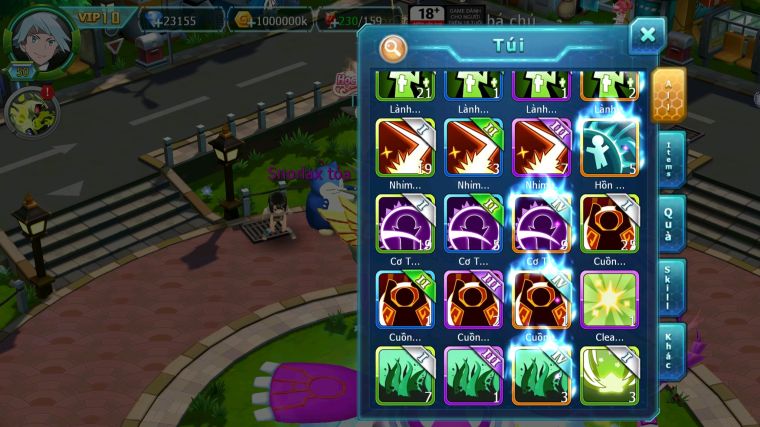Image resolution: width=760 pixels, height=427 pixels.
Task: Switch to the Khác tab
Action: click(671, 350)
